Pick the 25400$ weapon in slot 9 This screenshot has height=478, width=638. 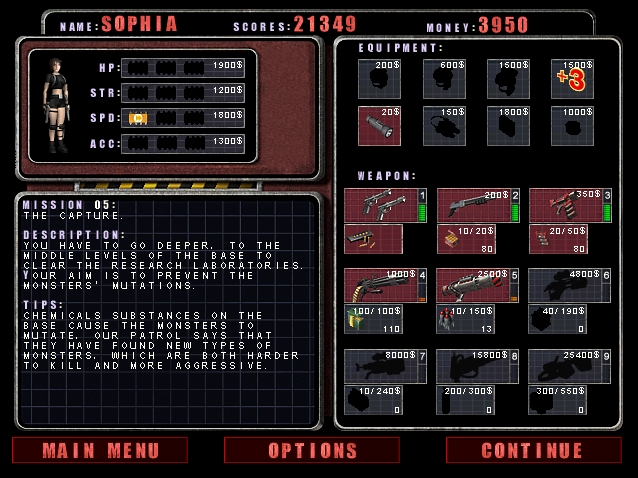565,365
